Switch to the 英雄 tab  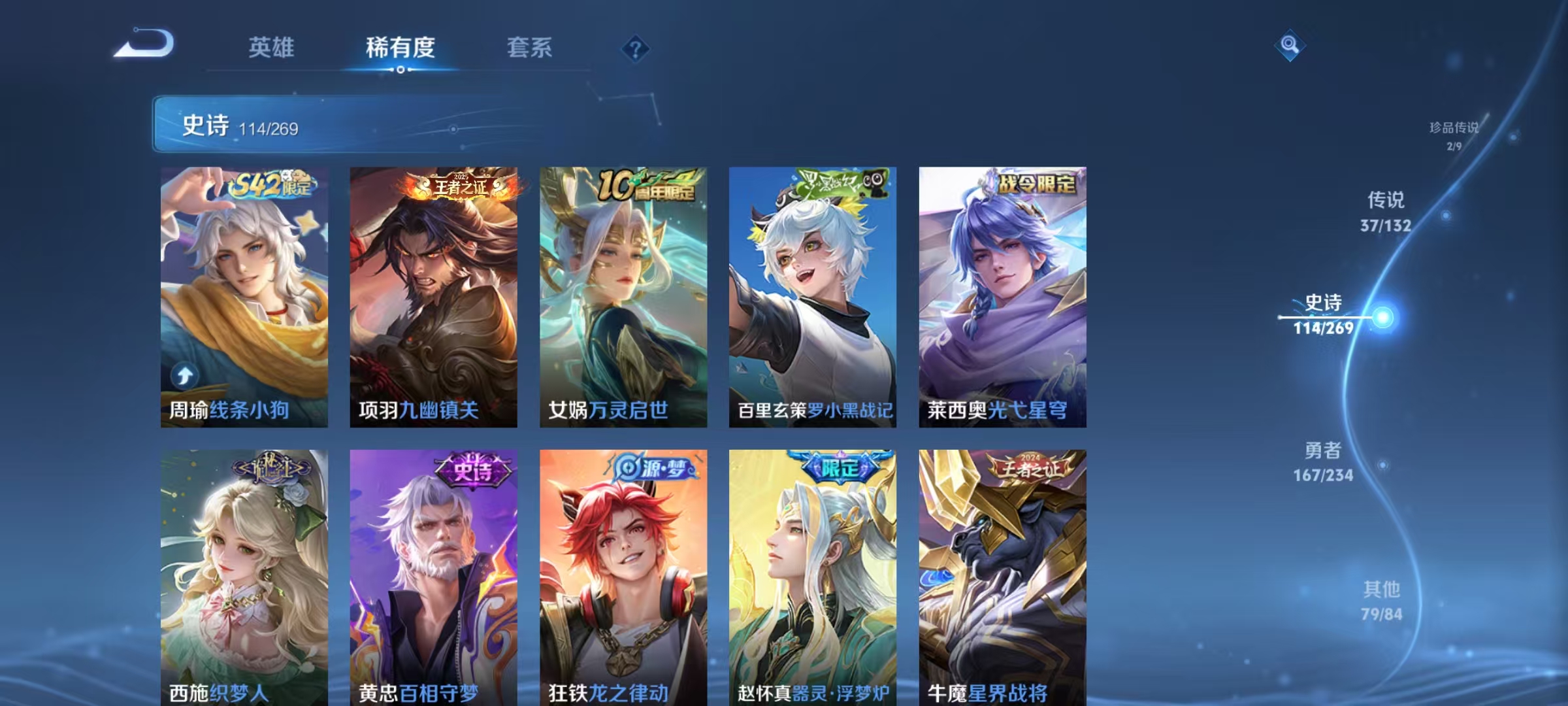272,47
